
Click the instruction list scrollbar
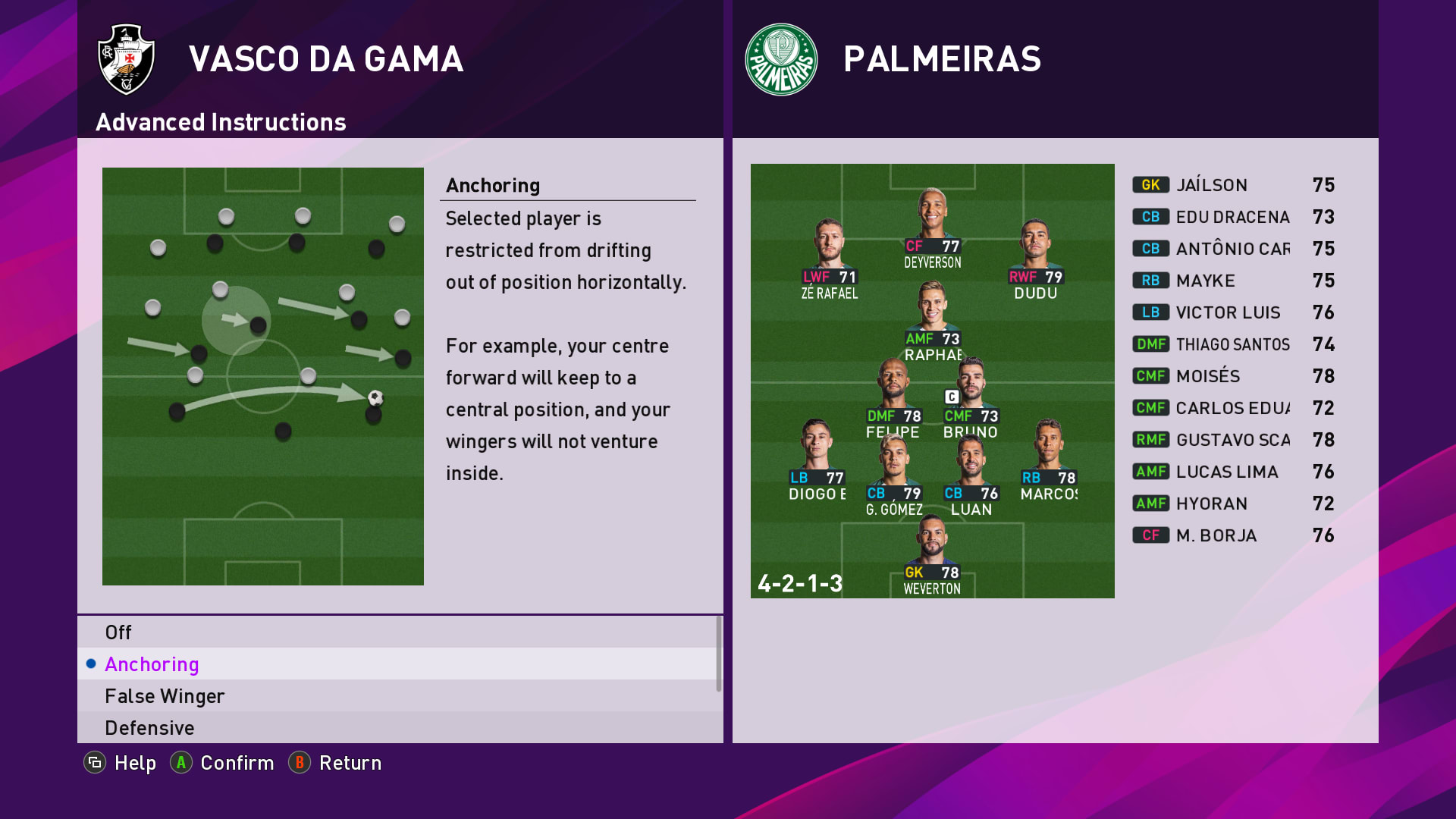pyautogui.click(x=719, y=654)
